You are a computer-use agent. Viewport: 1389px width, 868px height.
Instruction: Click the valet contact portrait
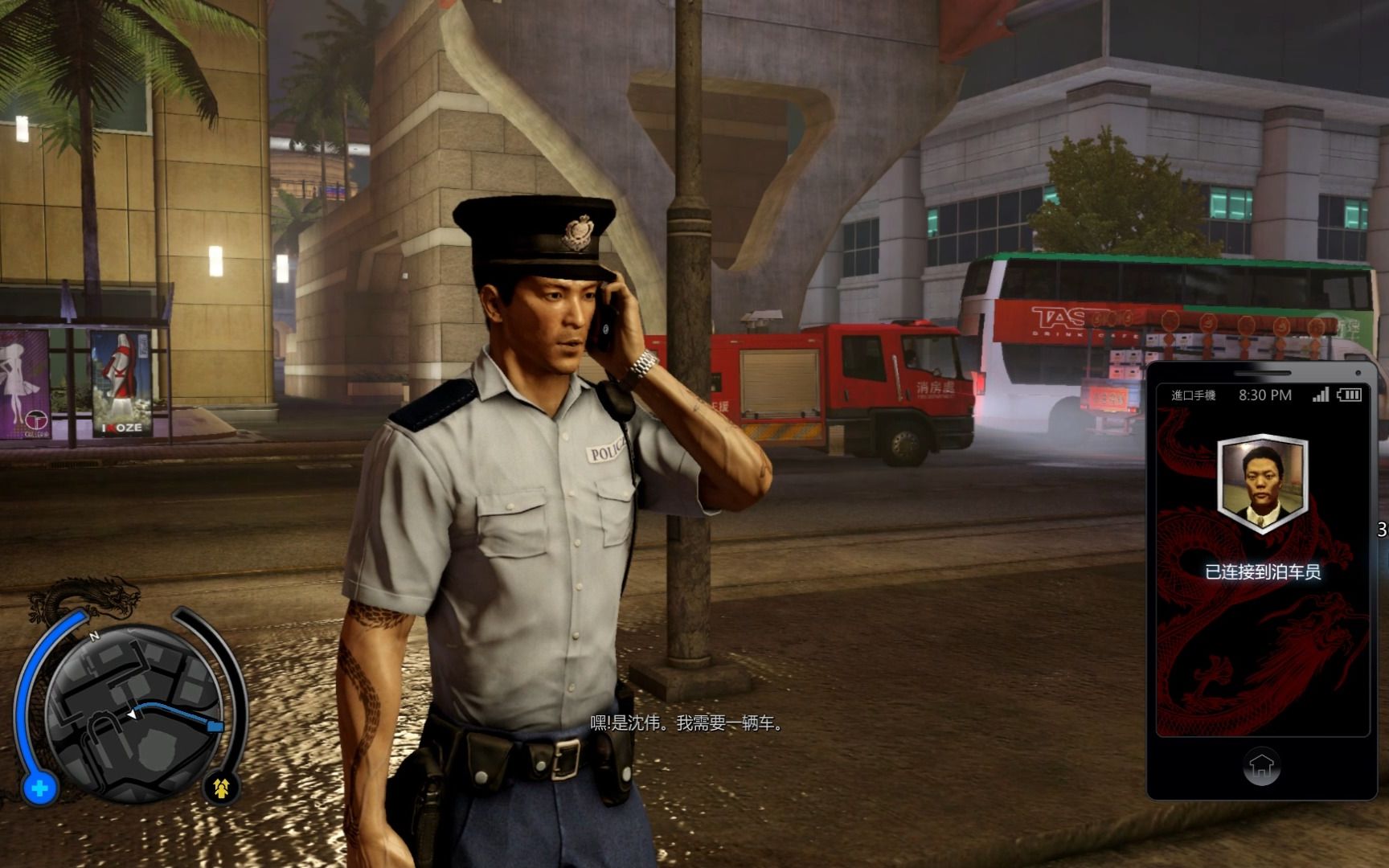[1261, 484]
